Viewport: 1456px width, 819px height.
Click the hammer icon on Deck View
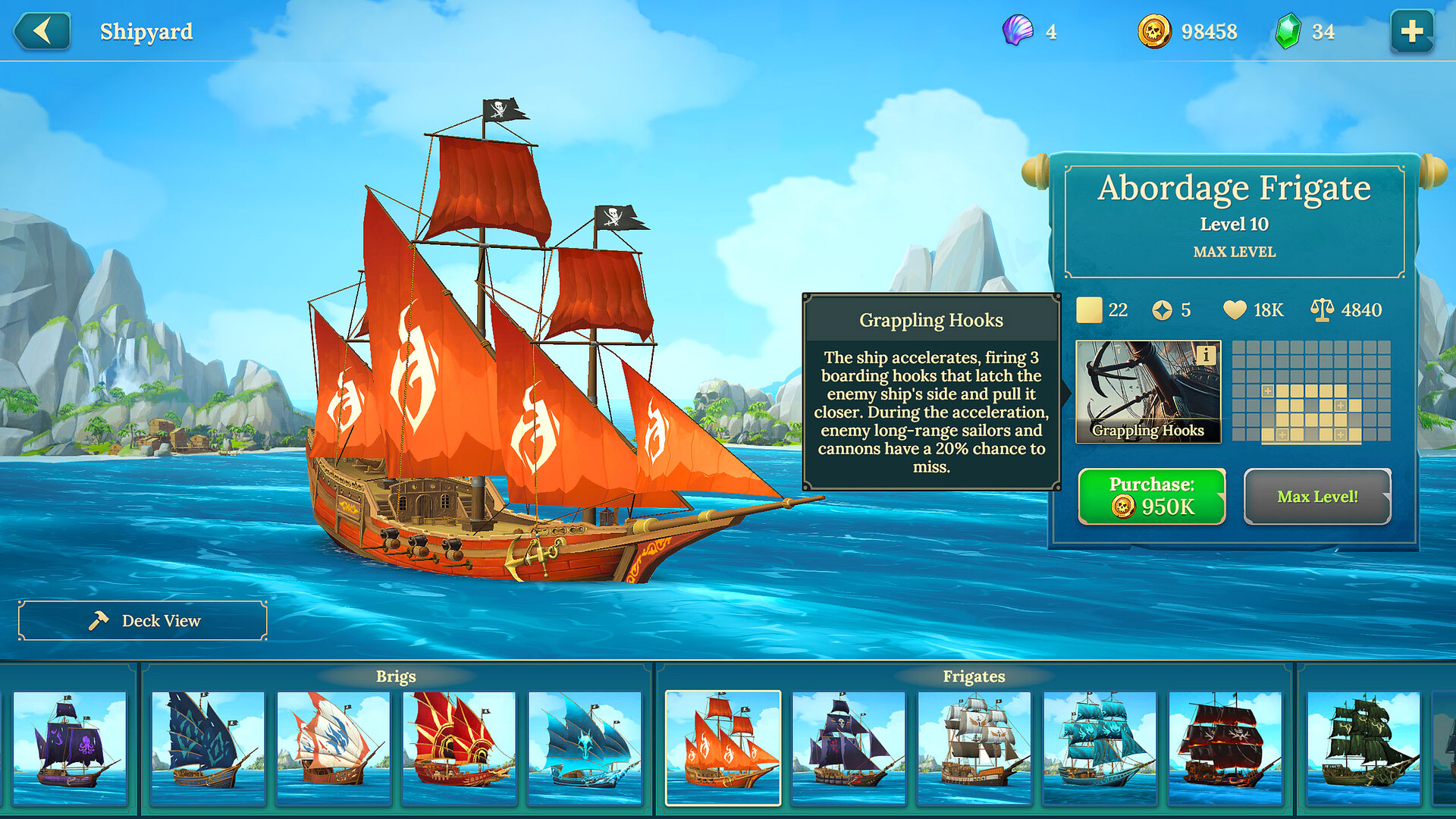(x=98, y=620)
